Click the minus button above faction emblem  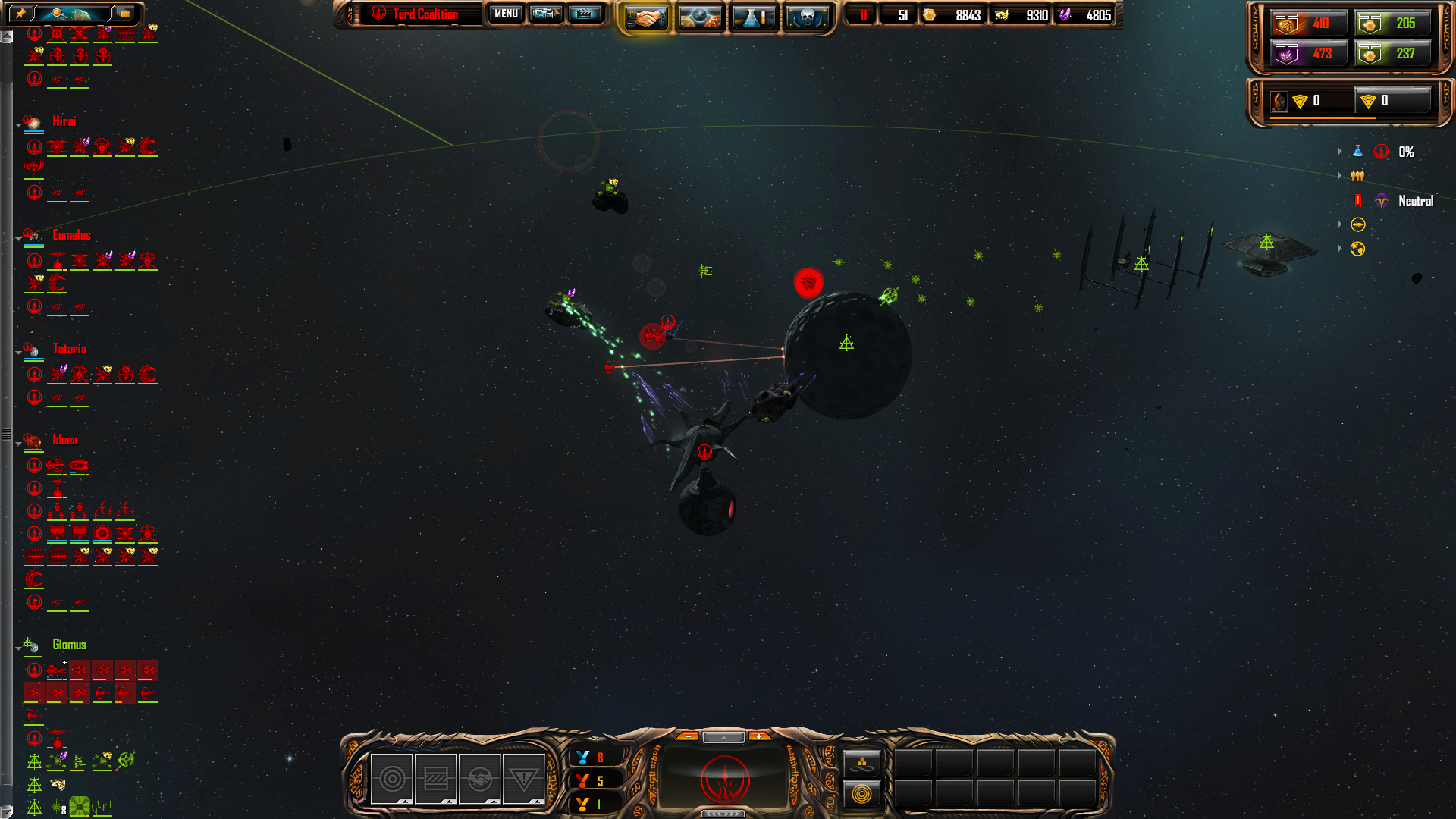688,736
